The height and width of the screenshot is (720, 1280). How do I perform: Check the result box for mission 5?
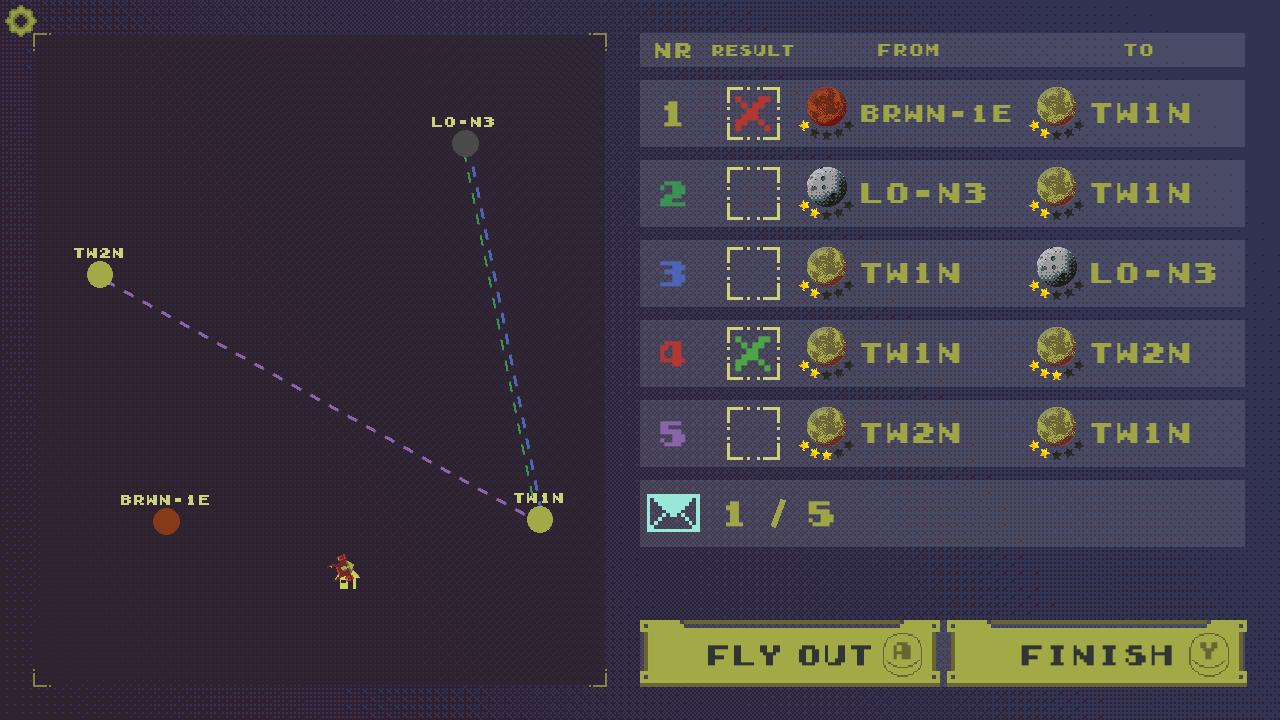pos(755,433)
